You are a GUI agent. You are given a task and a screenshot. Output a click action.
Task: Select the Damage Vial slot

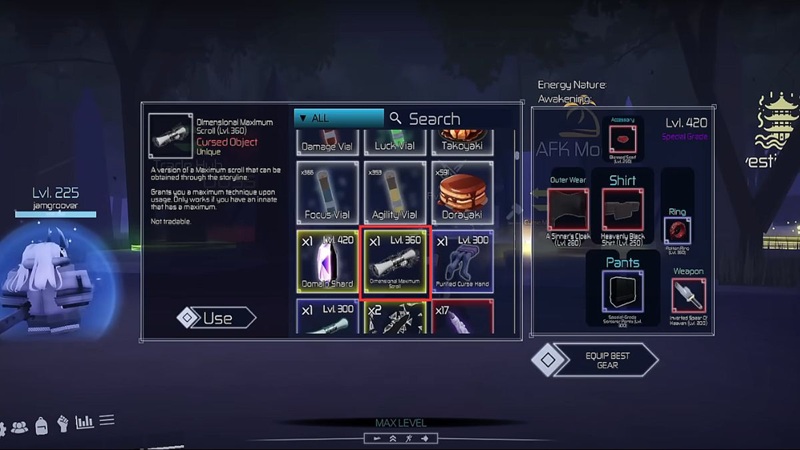point(329,143)
